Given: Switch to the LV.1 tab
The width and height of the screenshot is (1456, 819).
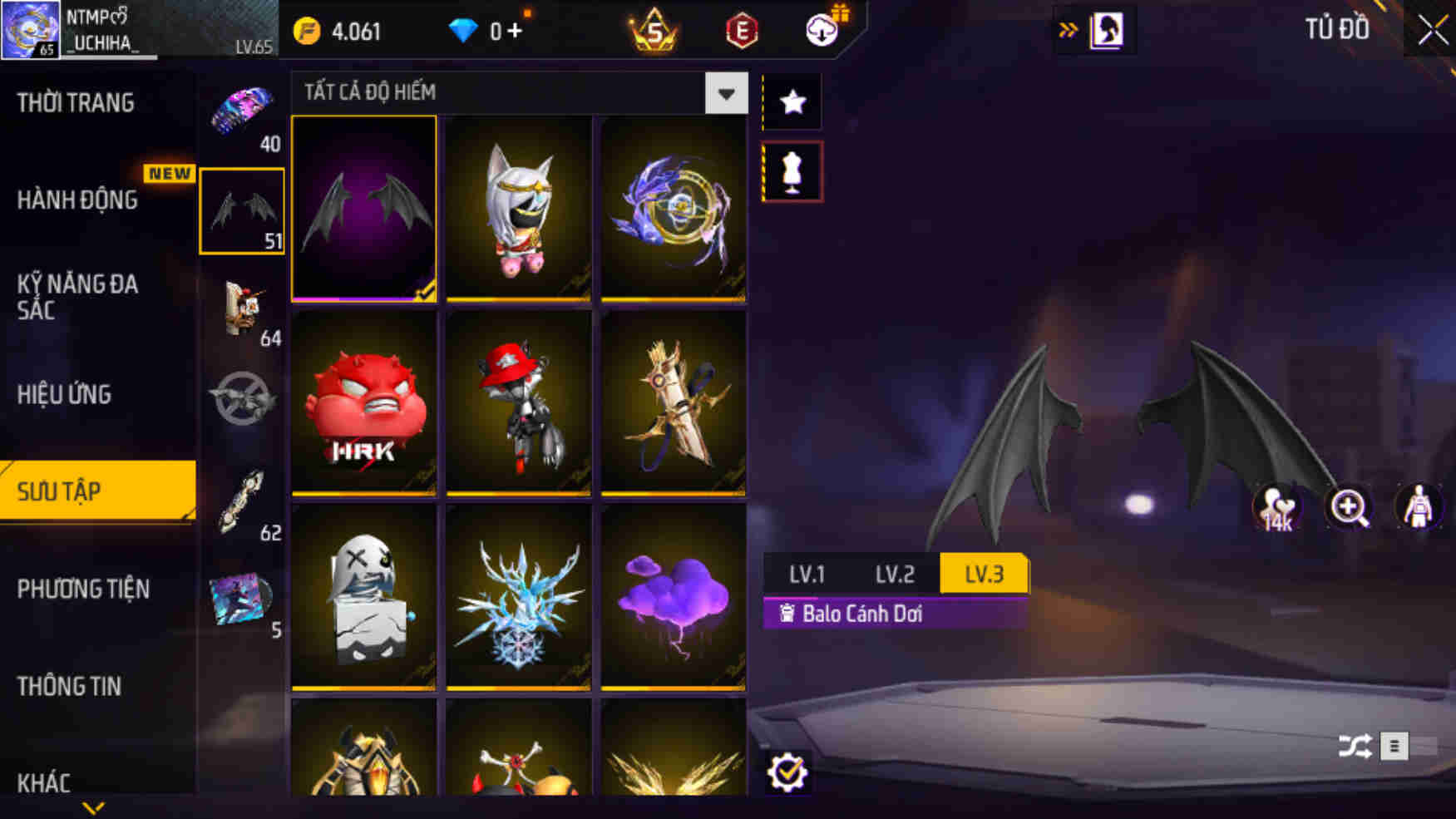Looking at the screenshot, I should pyautogui.click(x=807, y=574).
